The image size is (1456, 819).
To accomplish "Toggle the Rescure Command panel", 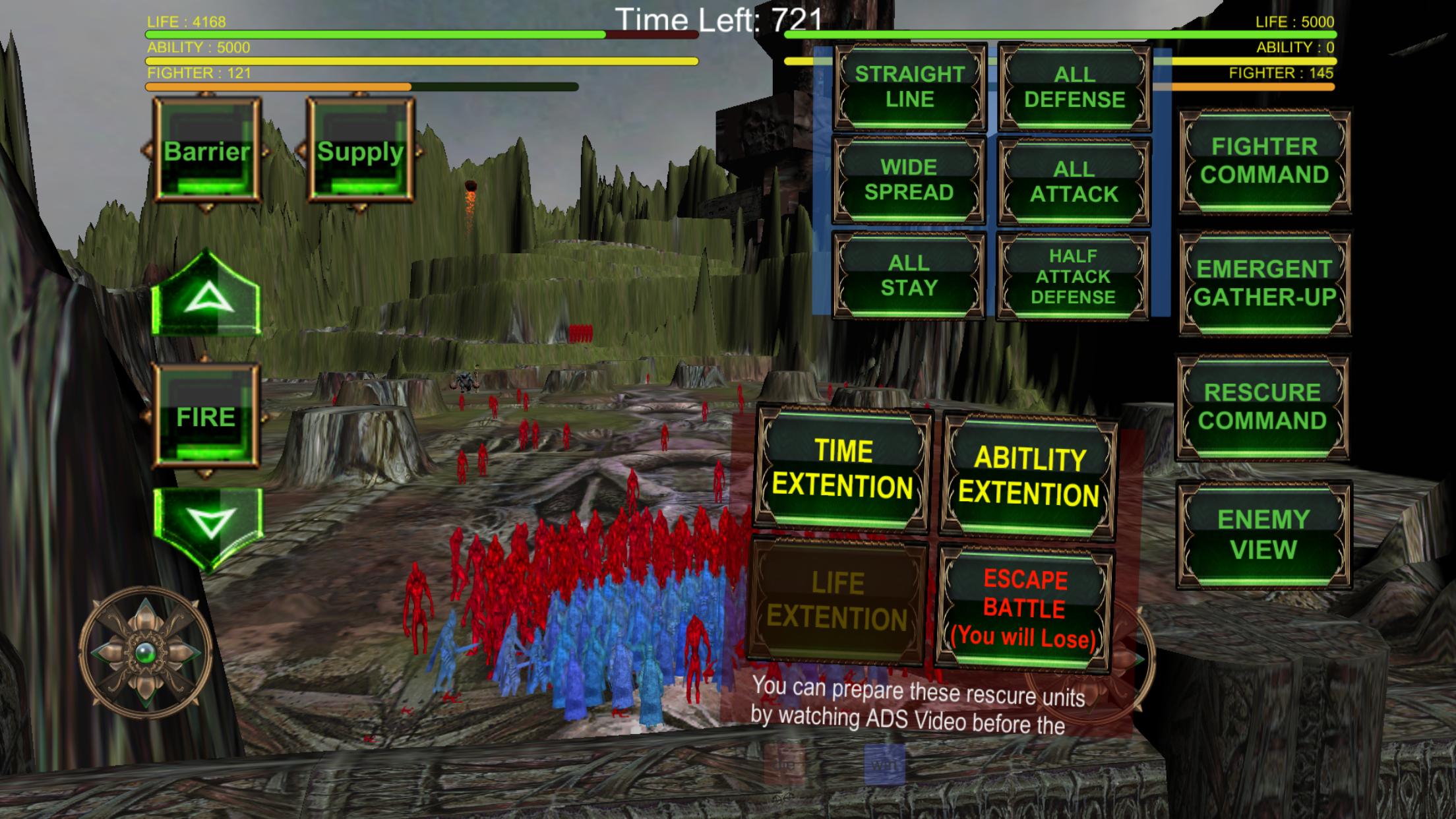I will point(1263,406).
